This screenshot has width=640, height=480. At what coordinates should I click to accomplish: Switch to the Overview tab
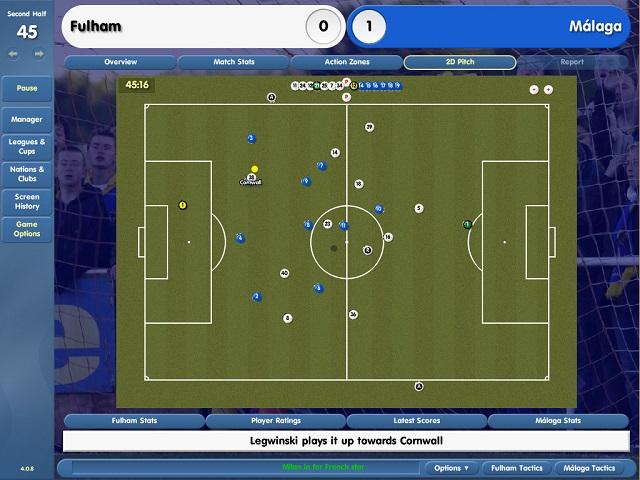120,62
